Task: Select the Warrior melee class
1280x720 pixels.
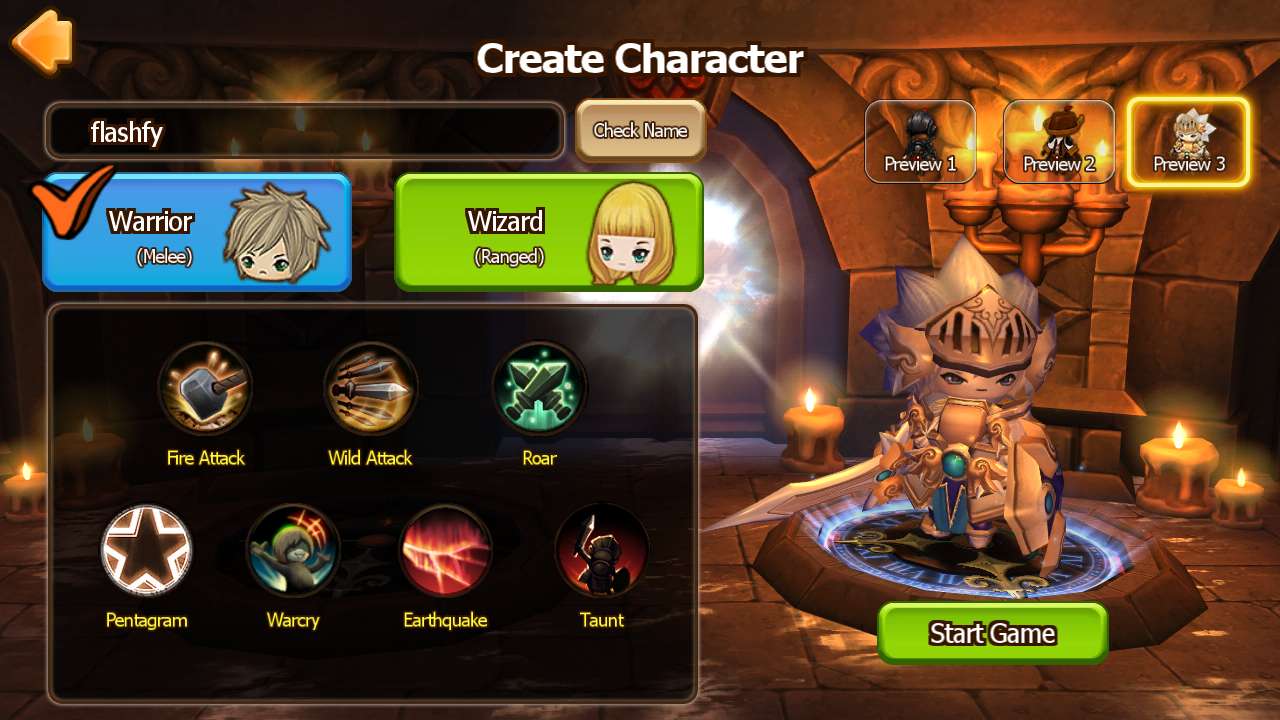Action: coord(197,232)
